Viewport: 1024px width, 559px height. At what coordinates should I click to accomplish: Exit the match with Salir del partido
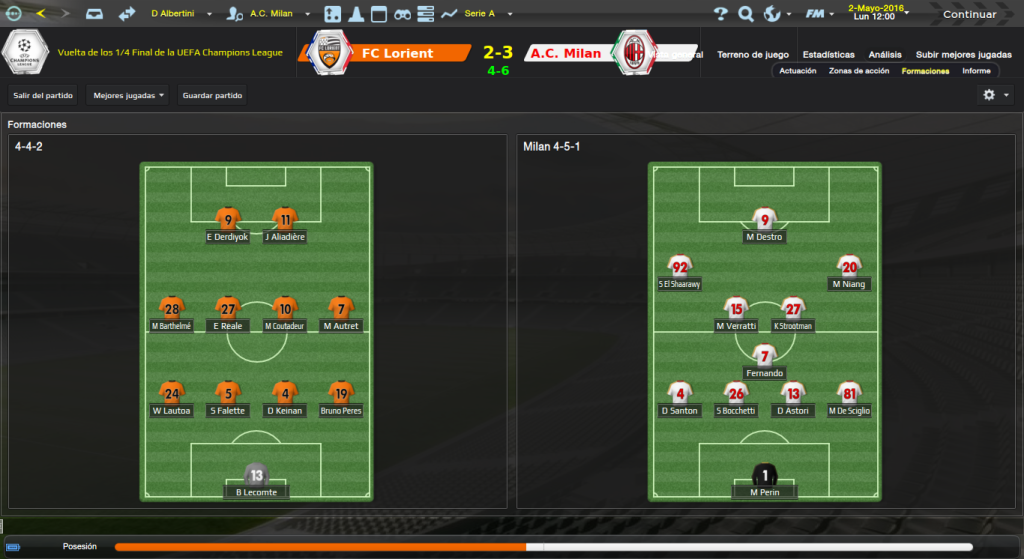(41, 95)
